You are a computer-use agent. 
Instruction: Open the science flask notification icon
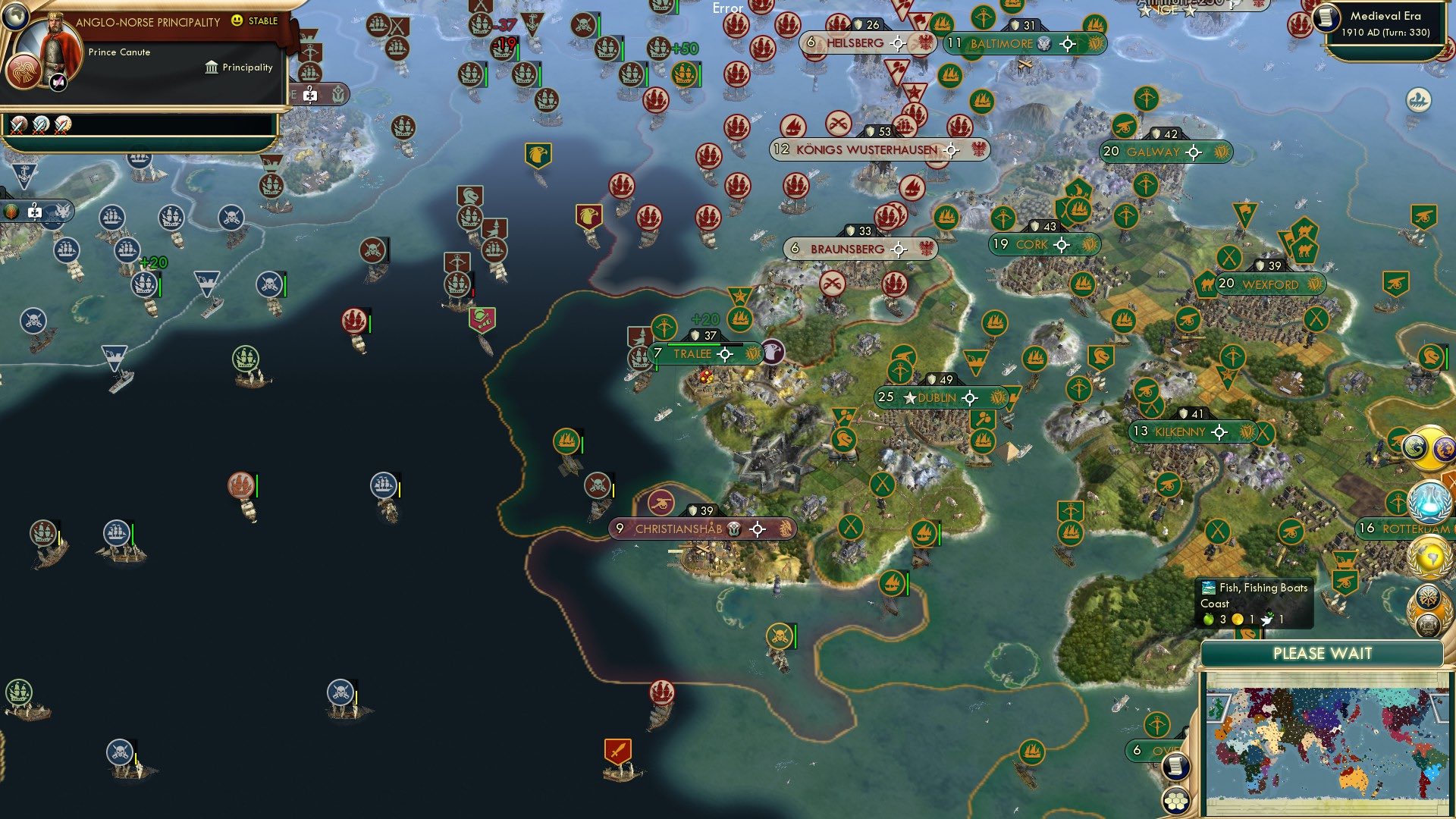click(1429, 501)
